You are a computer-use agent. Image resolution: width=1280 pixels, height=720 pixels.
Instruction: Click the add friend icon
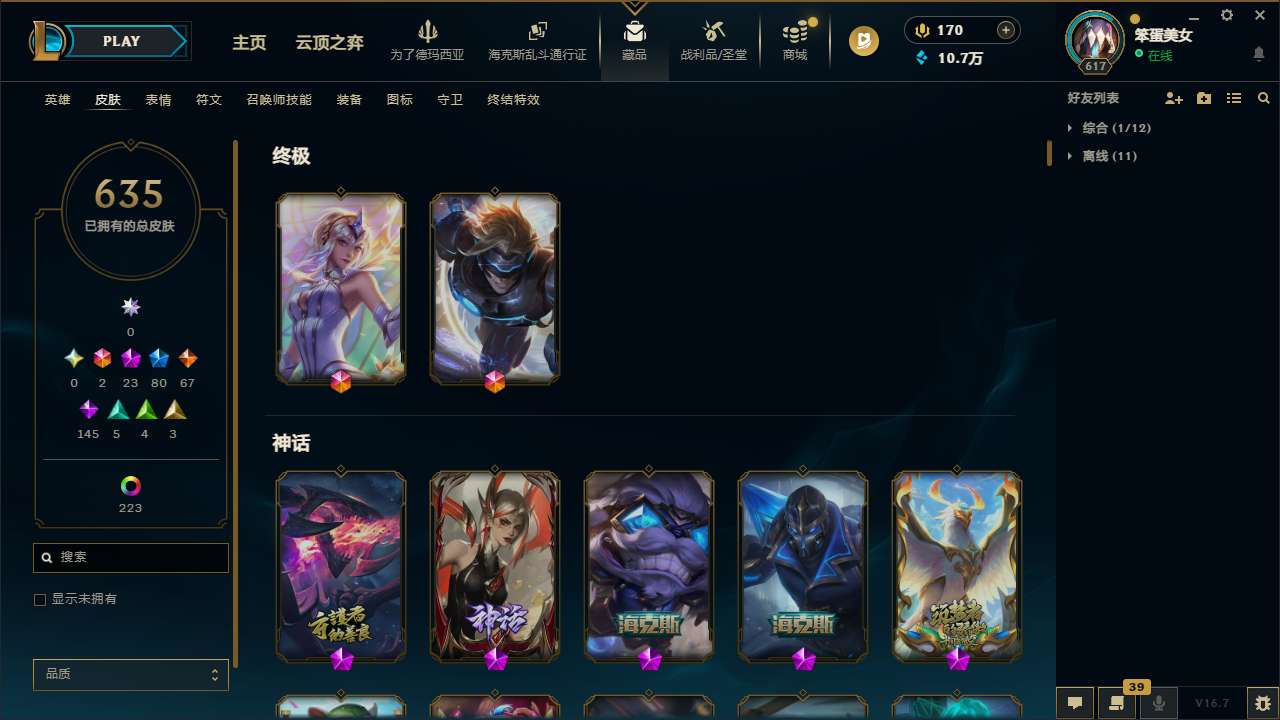[x=1174, y=98]
